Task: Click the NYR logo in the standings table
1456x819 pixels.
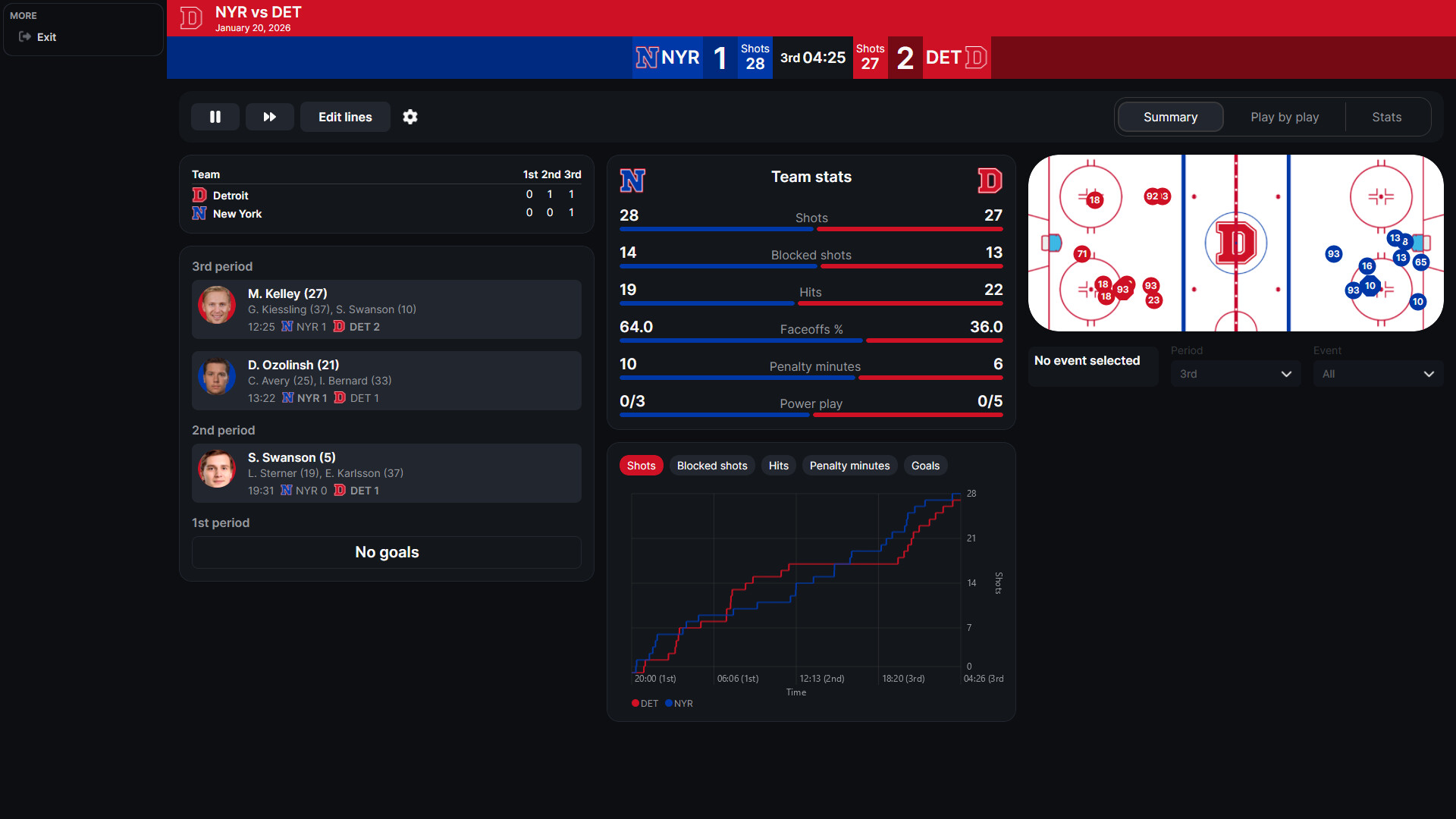Action: 199,213
